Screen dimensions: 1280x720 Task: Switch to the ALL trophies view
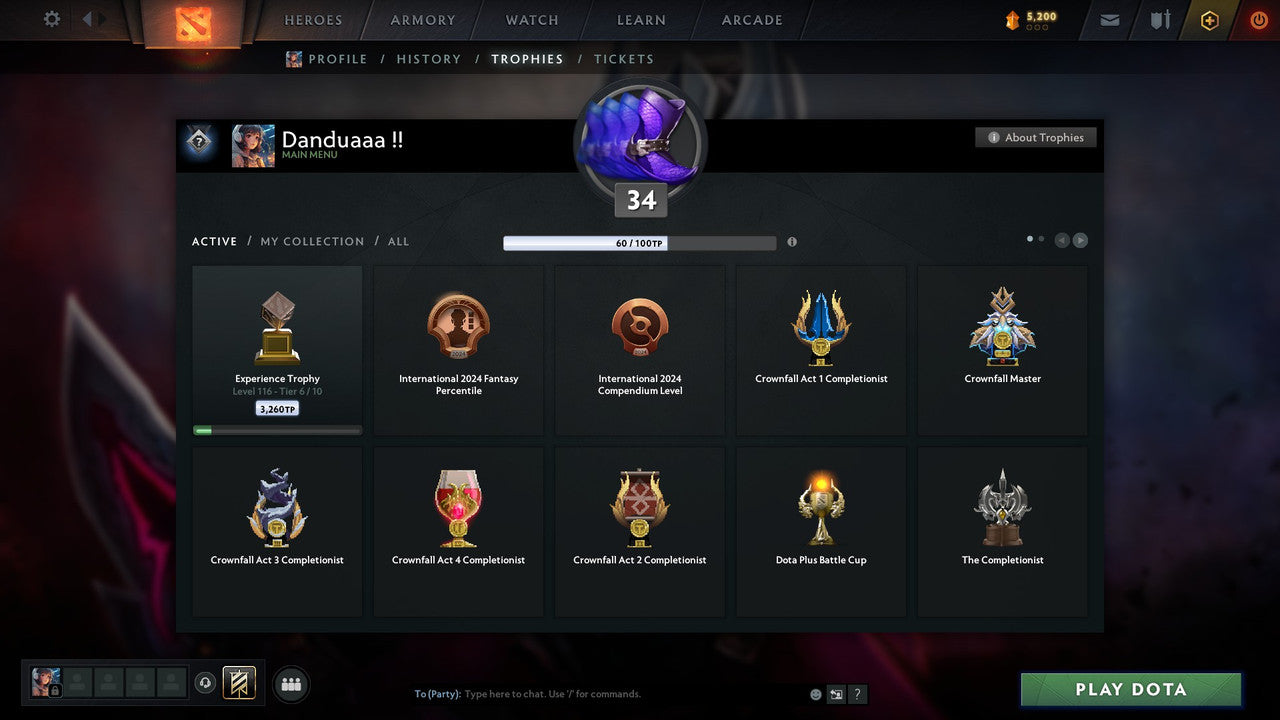pos(398,241)
